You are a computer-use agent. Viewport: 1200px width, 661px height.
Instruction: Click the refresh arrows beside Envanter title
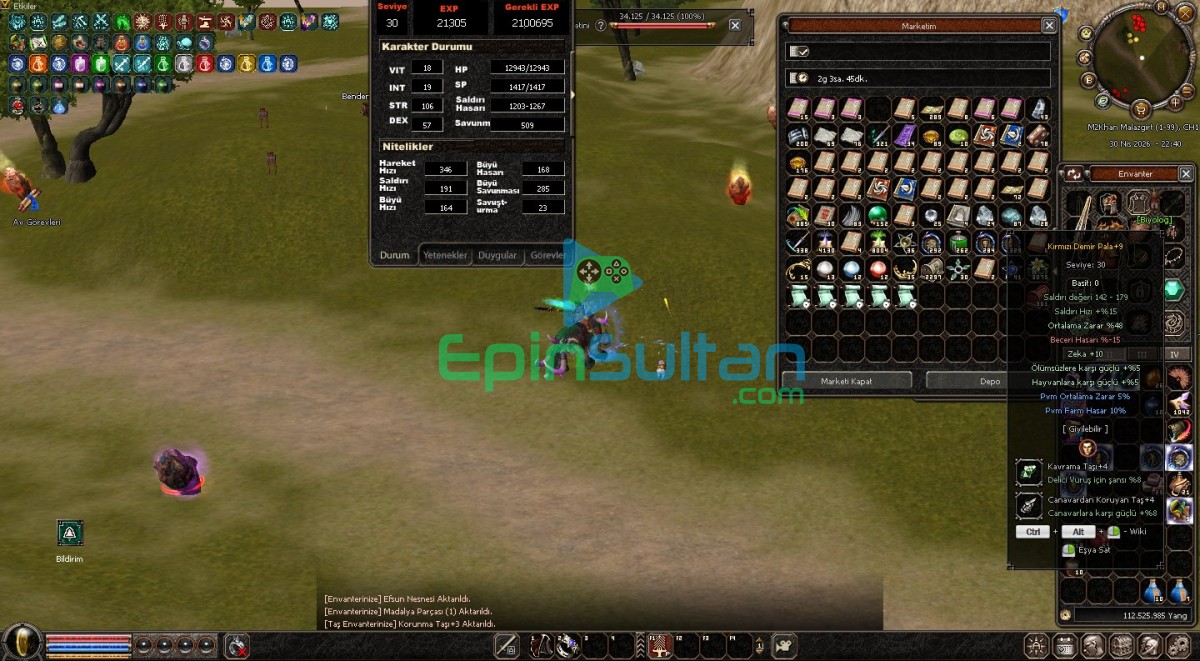coord(1076,174)
